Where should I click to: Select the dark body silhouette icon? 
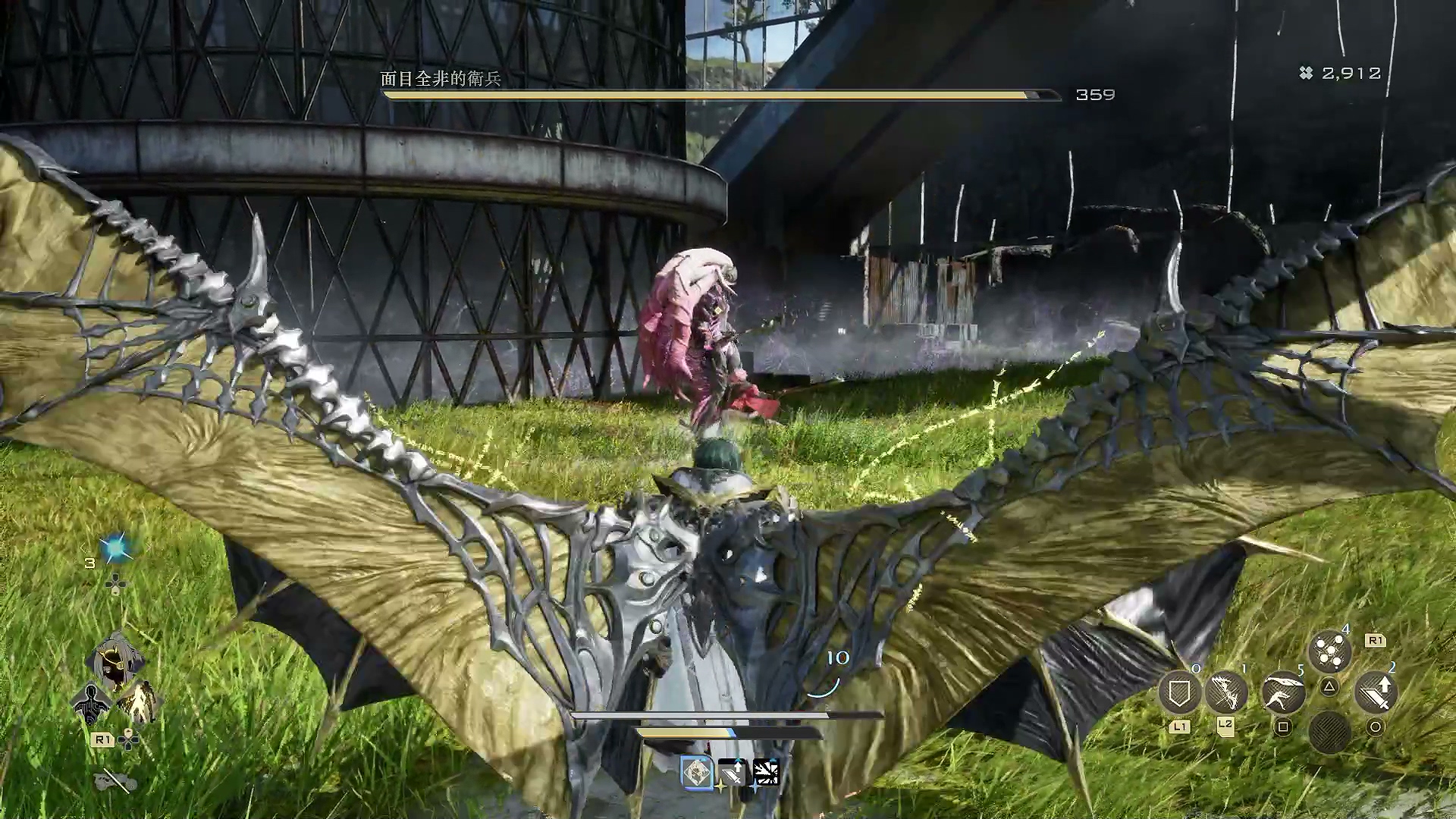[x=90, y=704]
